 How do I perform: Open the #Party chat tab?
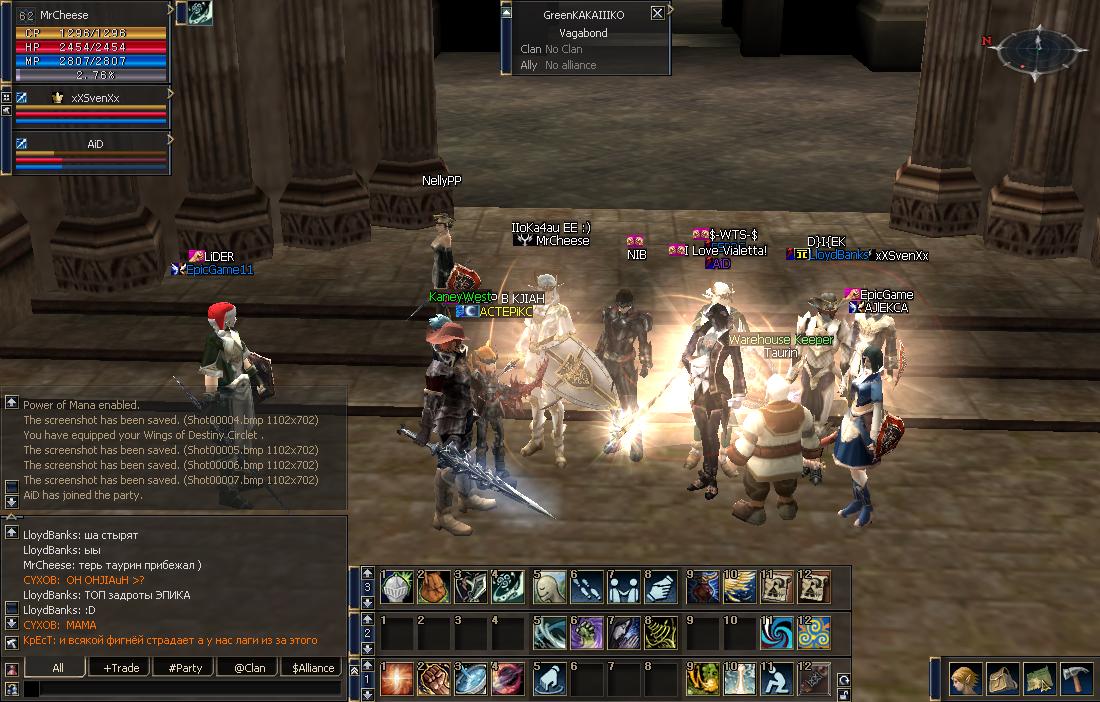point(185,668)
